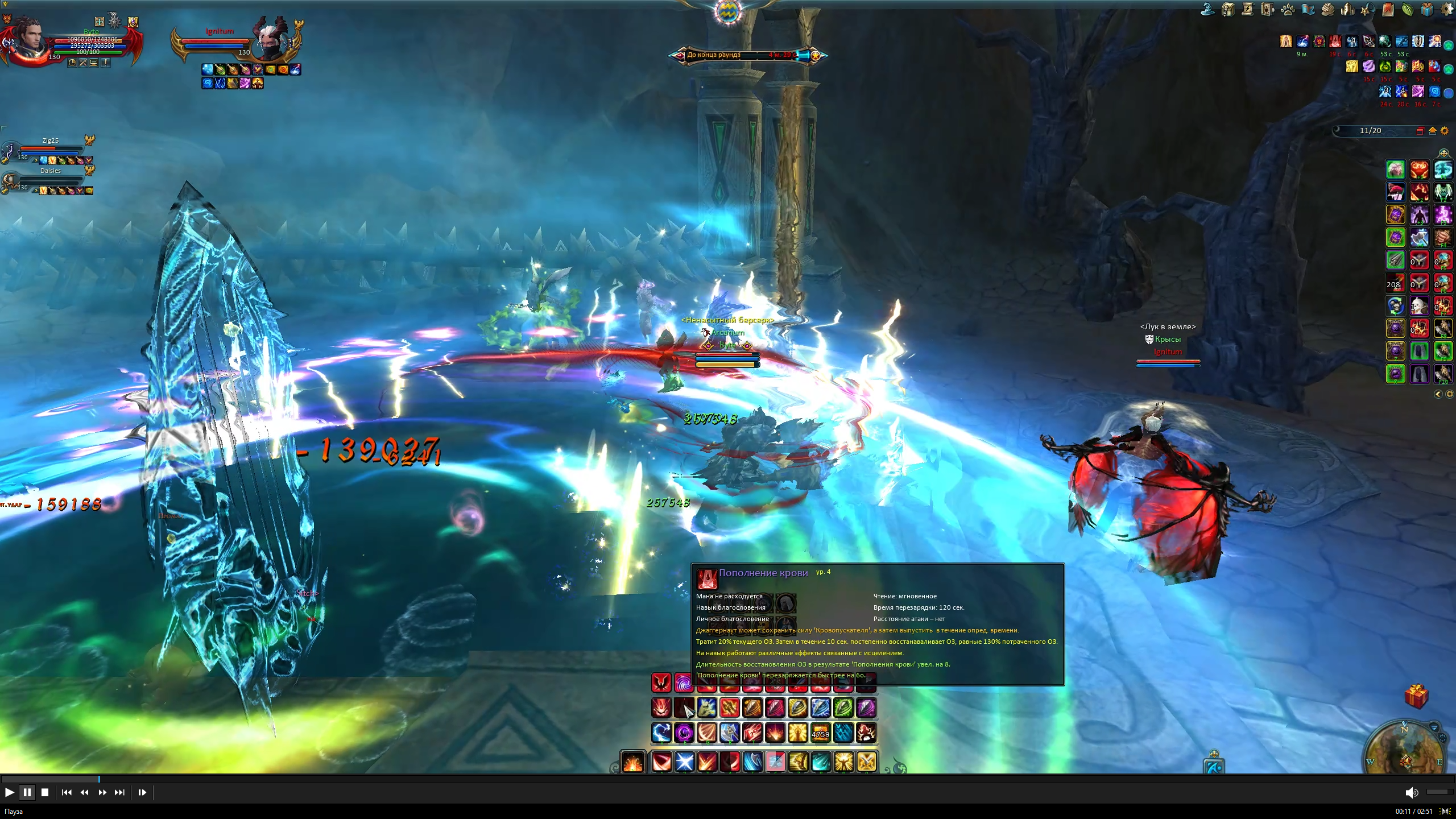Open the blue gift box menu
This screenshot has height=819, width=1456.
1427,10
